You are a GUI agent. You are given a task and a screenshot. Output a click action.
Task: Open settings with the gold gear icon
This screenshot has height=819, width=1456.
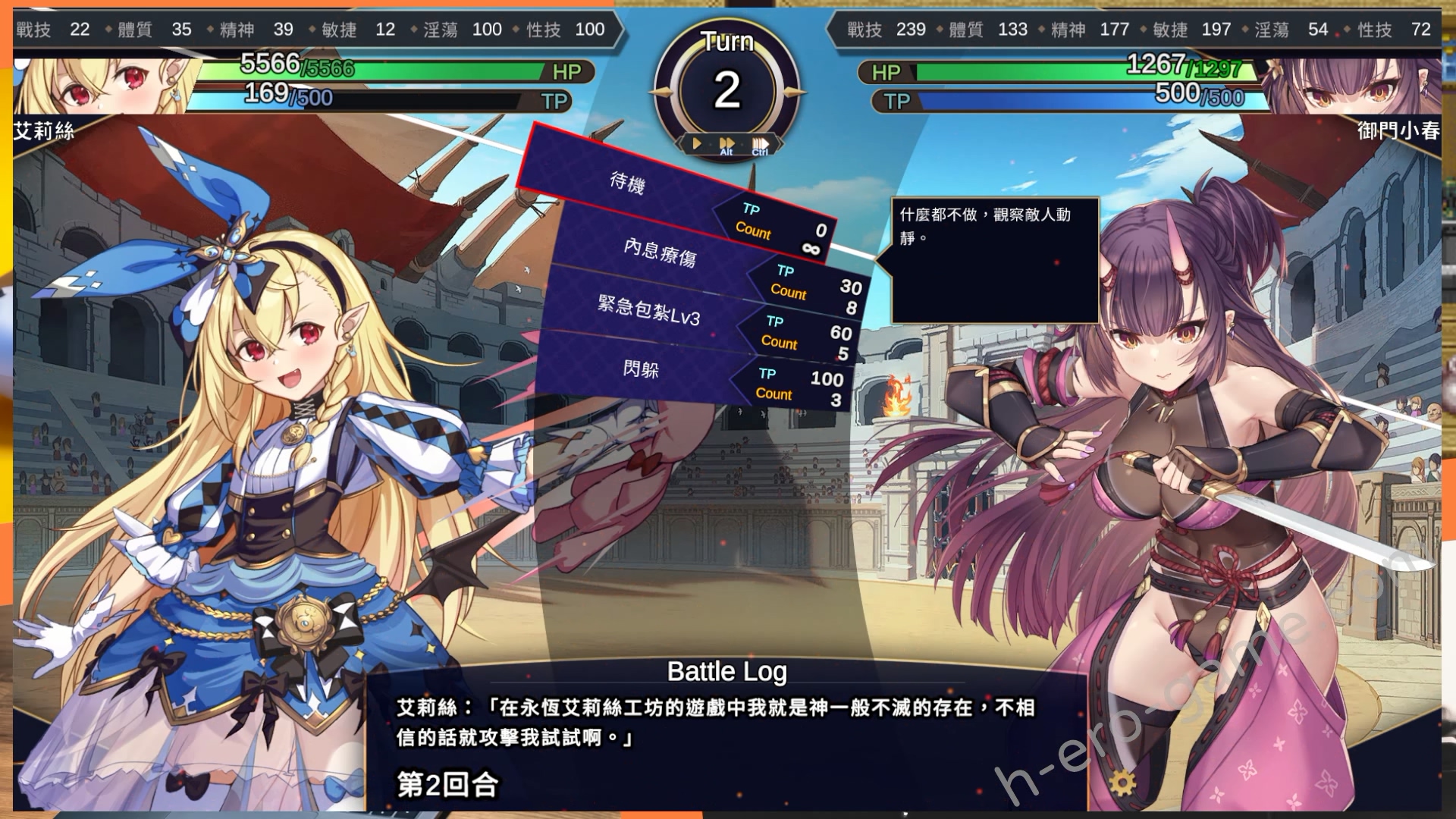1122,782
